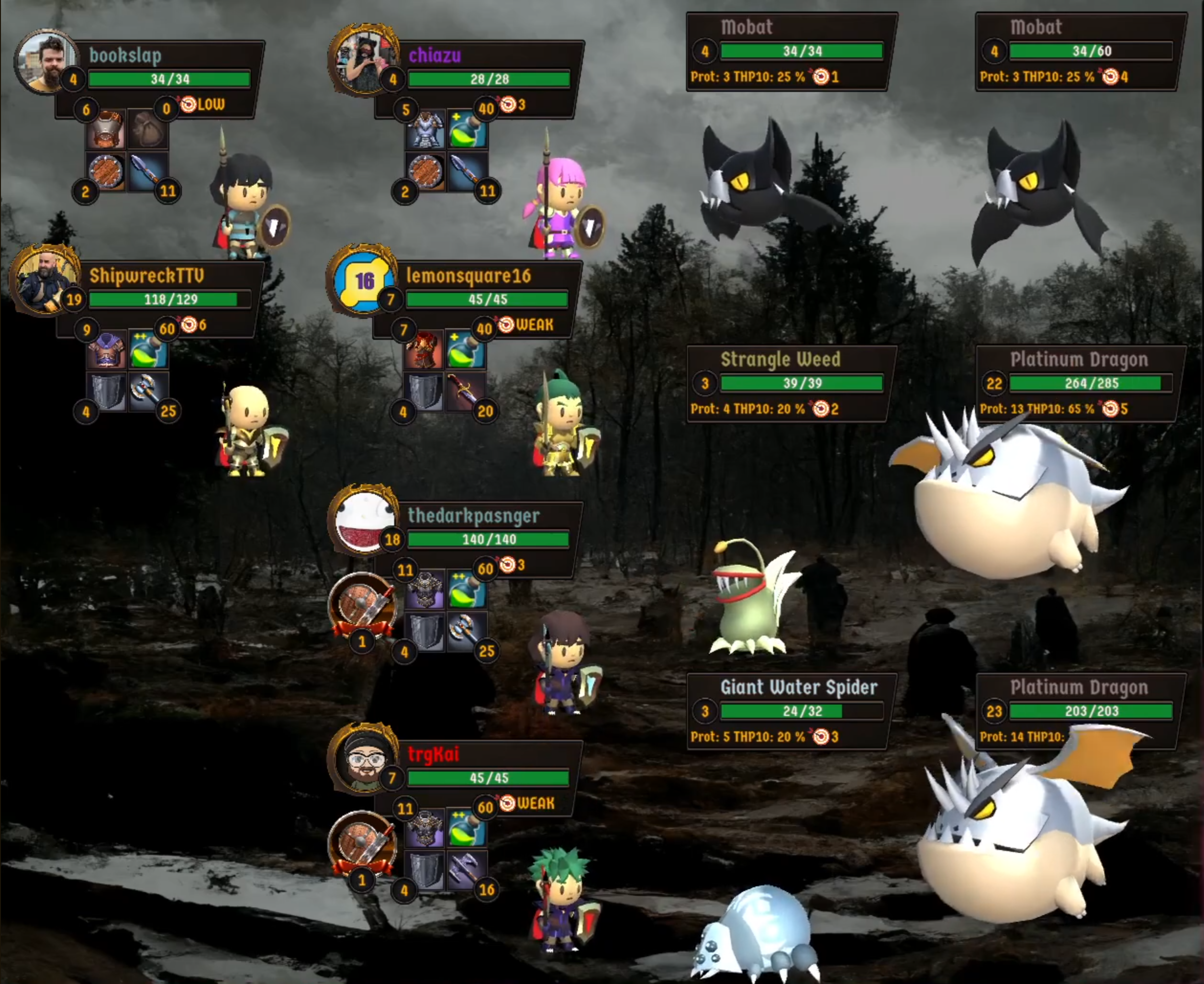Inspect ShipwreckTTV's battle axe weapon slot
The height and width of the screenshot is (984, 1204).
click(x=148, y=391)
